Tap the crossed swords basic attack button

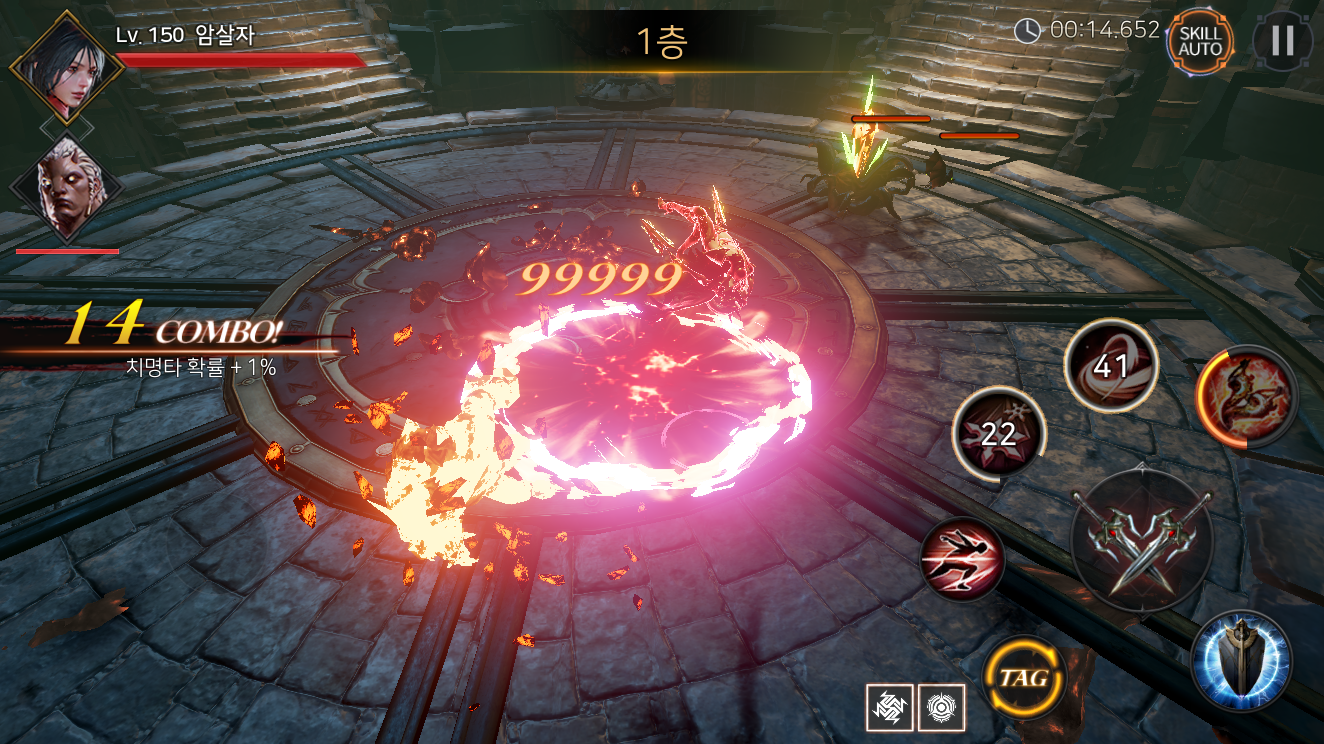click(1142, 540)
